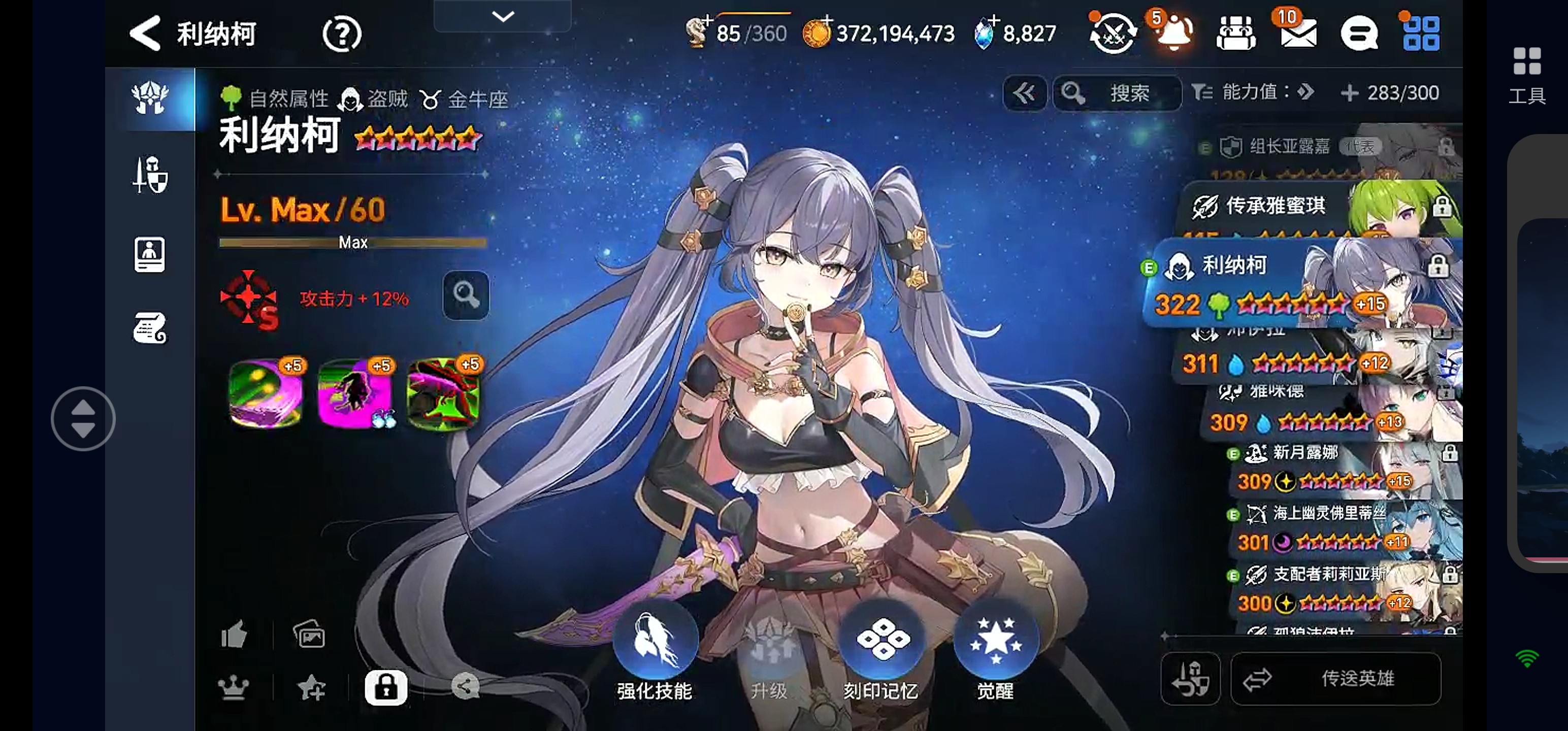Screen dimensions: 1568x731
Task: Click the hero search field
Action: 1118,93
